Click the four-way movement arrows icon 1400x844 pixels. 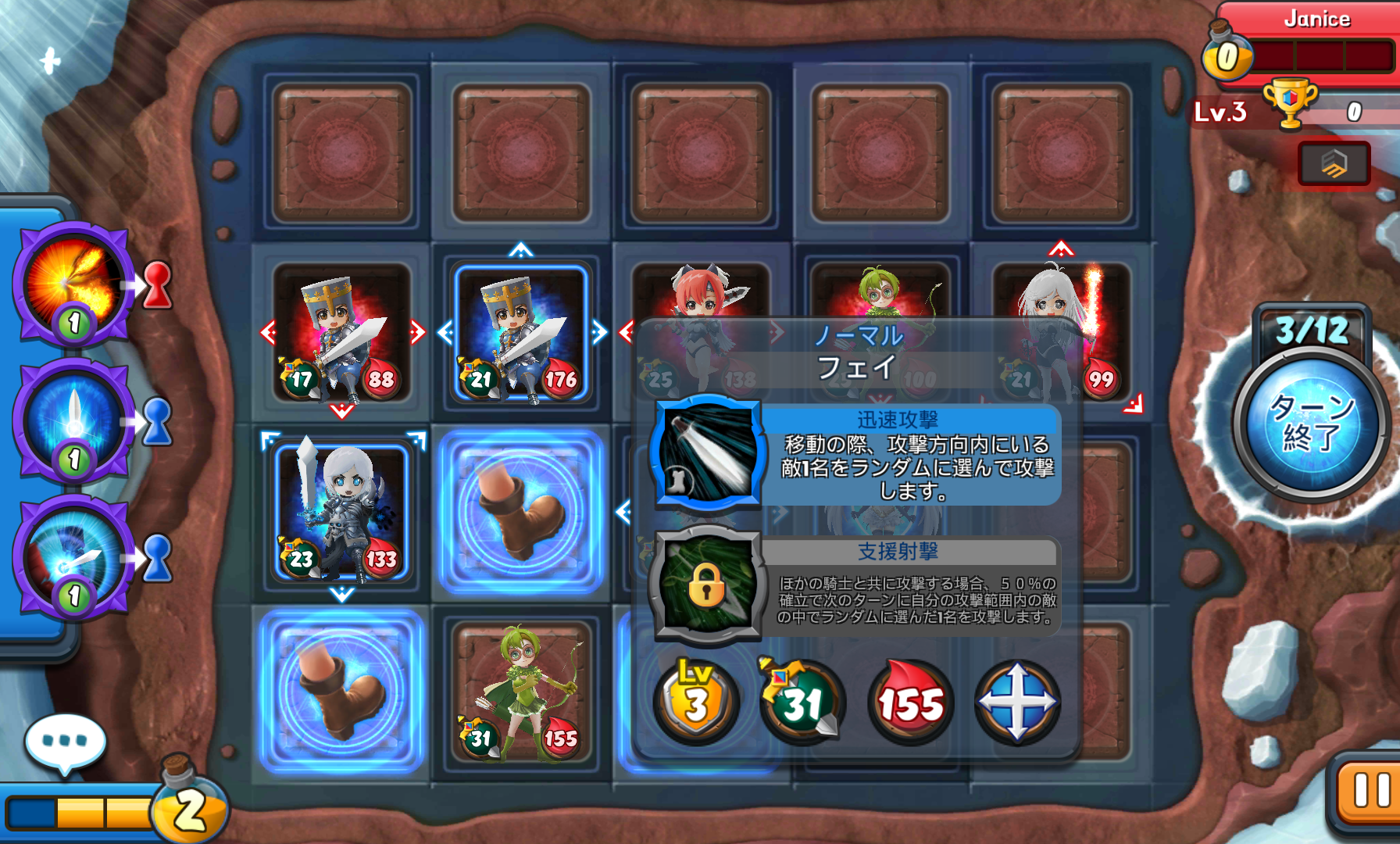tap(1017, 702)
